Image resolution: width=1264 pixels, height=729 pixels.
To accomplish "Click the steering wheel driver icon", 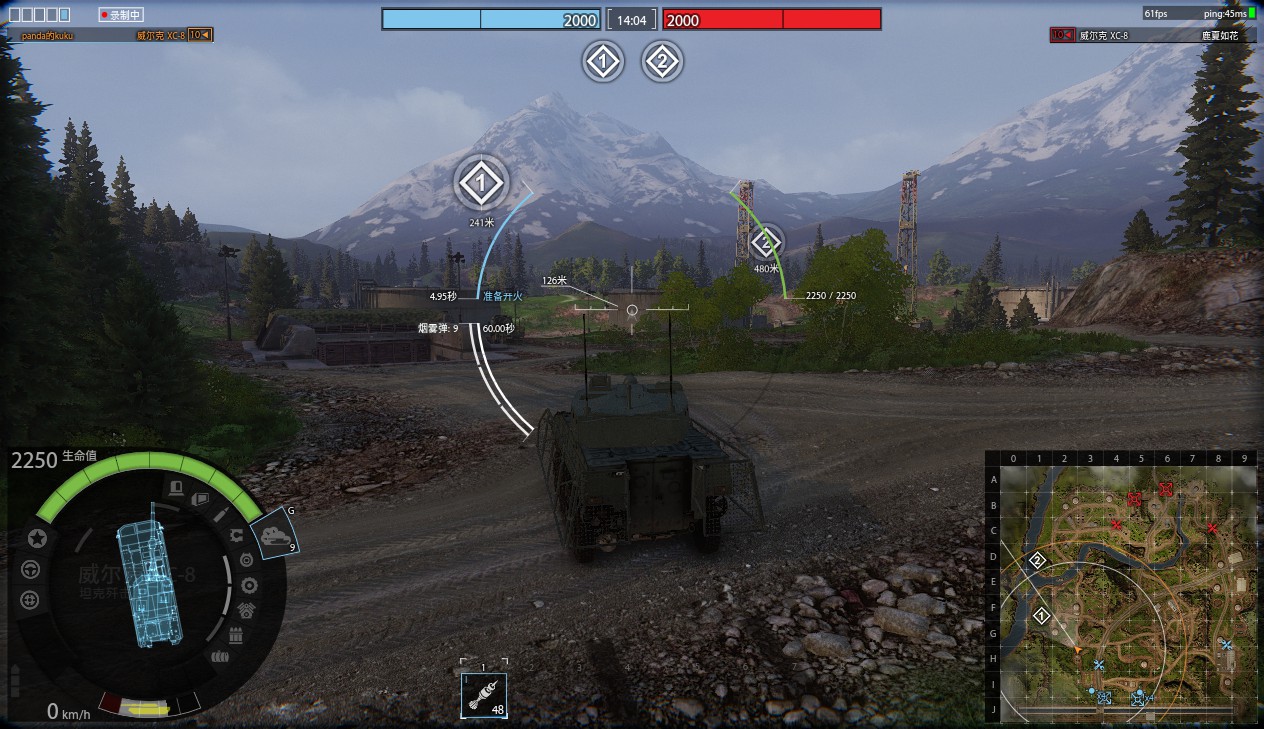I will click(30, 569).
